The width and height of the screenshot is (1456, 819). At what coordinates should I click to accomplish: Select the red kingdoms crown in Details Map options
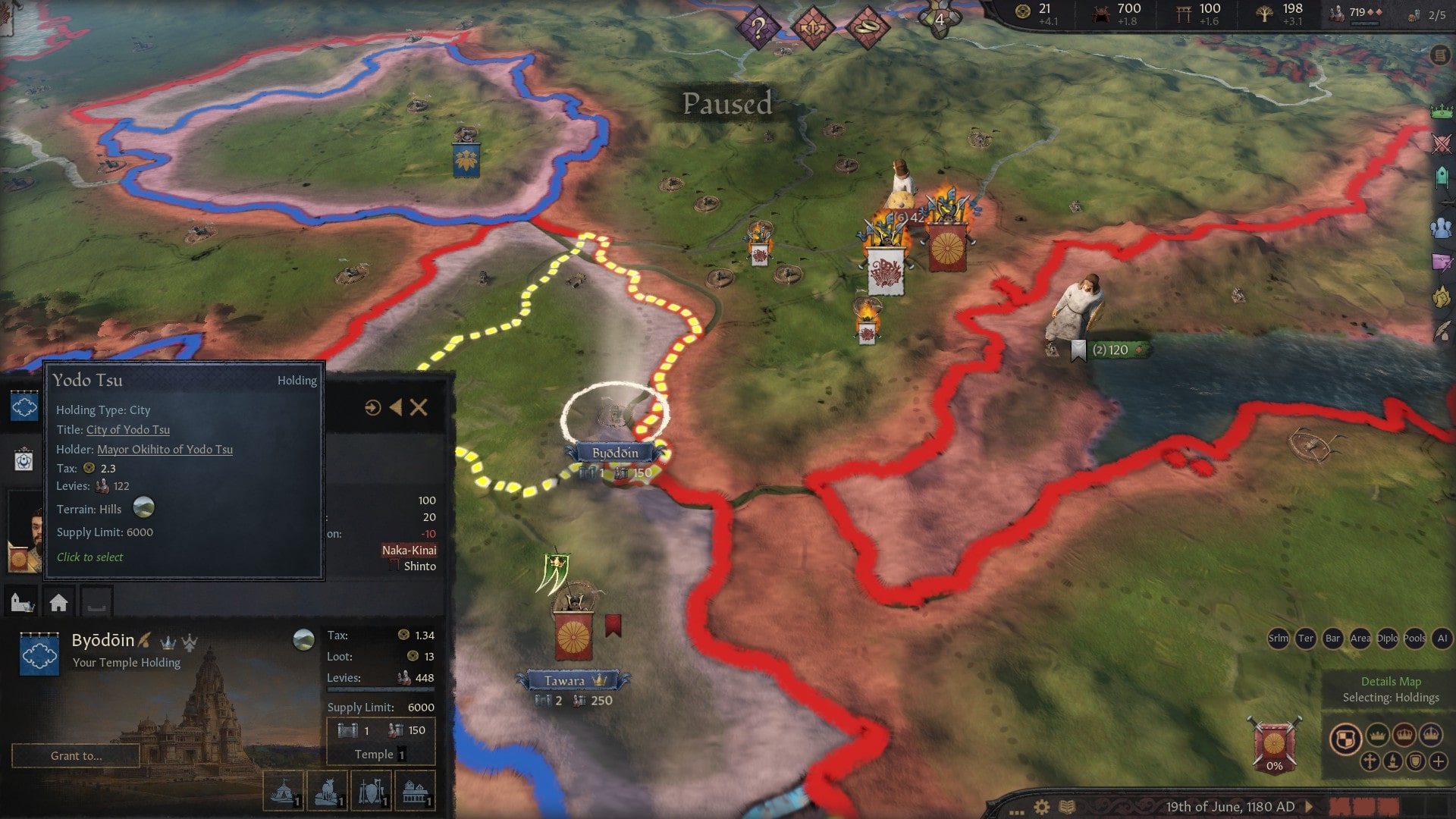coord(1404,734)
